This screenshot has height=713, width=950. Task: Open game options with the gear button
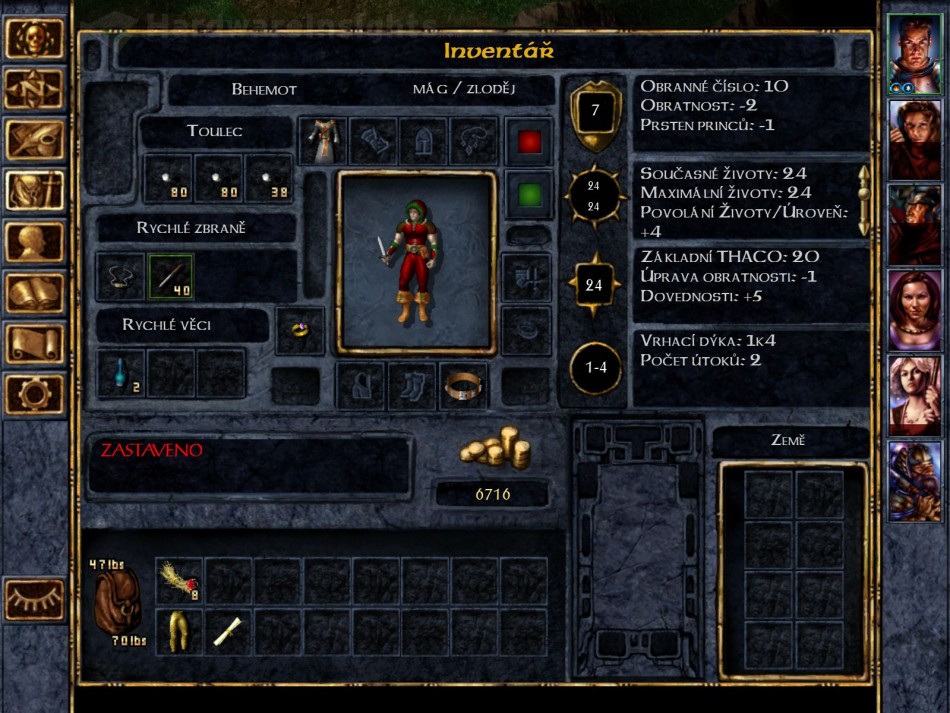[35, 393]
